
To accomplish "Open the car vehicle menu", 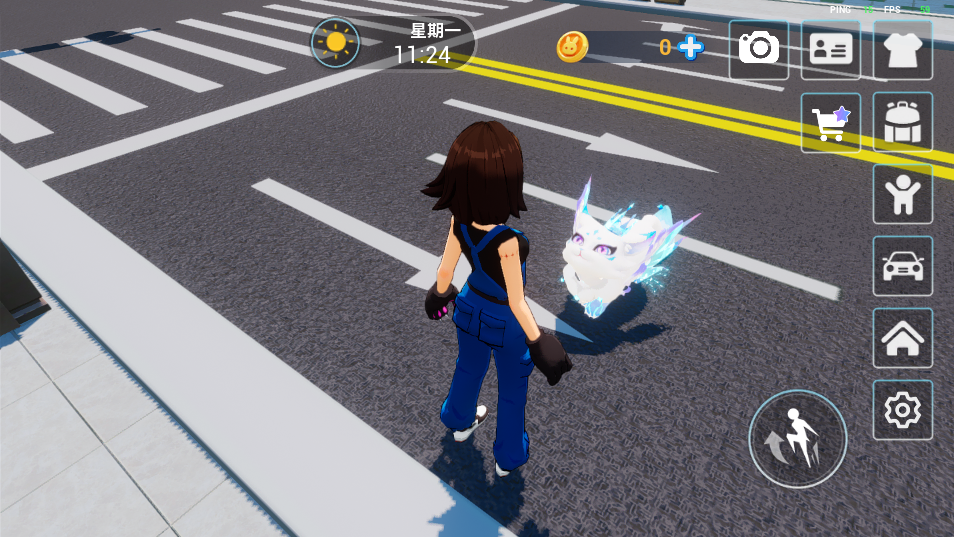I will (902, 266).
